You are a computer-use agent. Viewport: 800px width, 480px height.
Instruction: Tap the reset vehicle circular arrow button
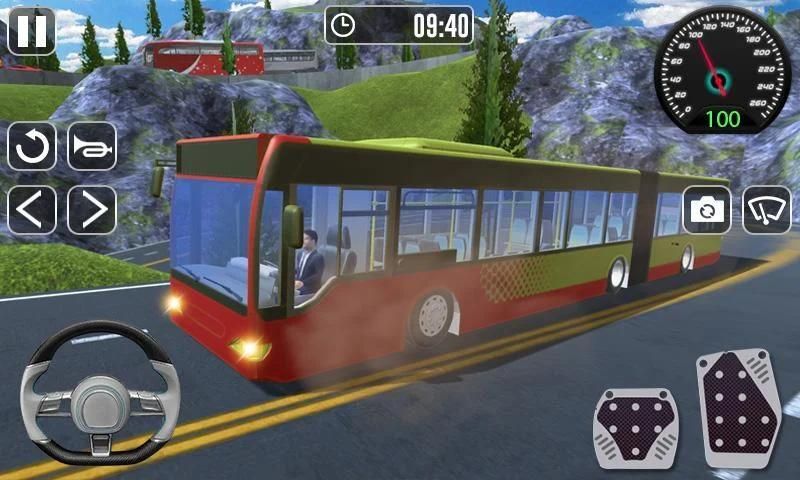(32, 146)
